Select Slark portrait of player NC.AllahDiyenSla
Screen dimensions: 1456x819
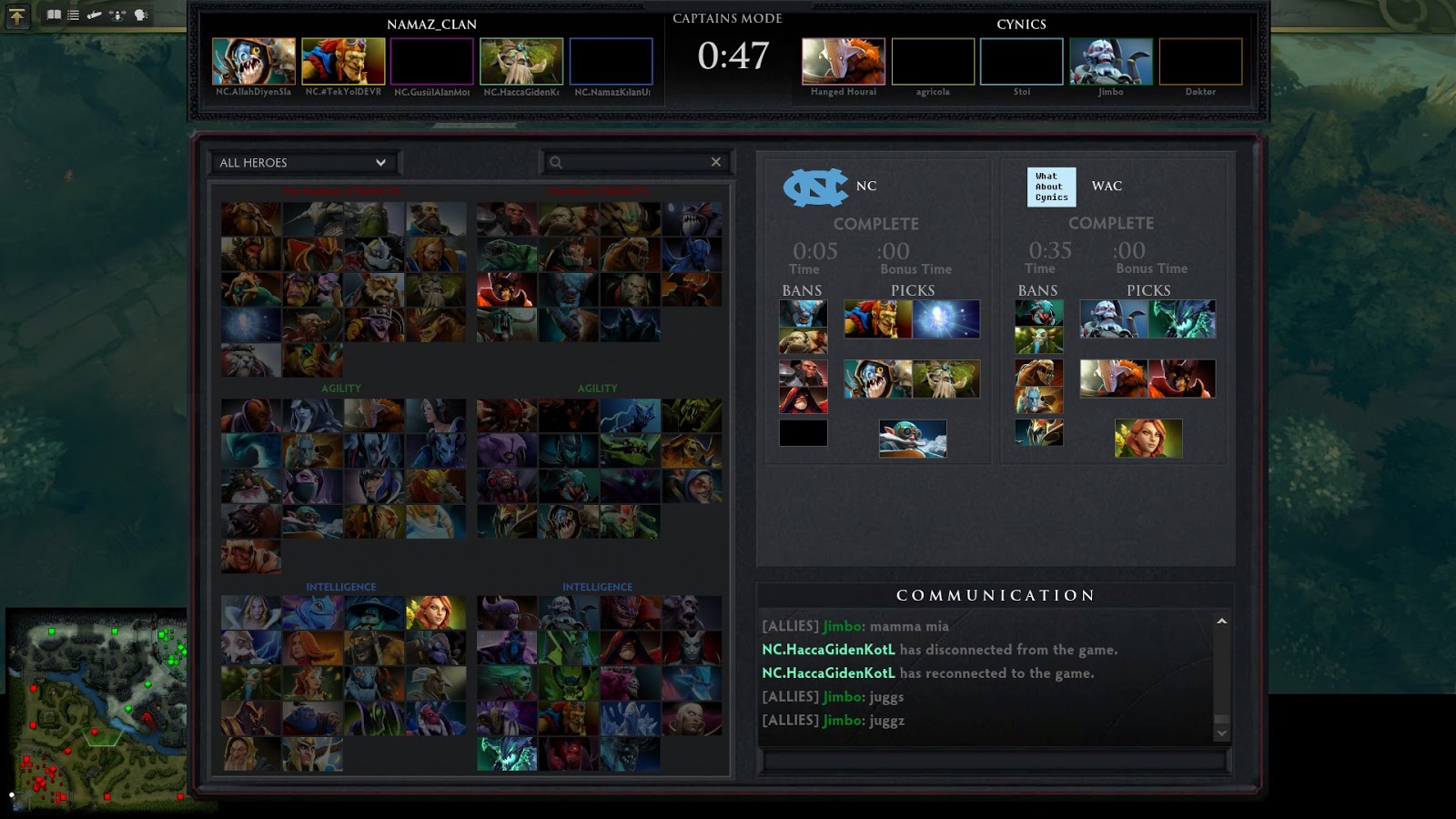[x=254, y=61]
